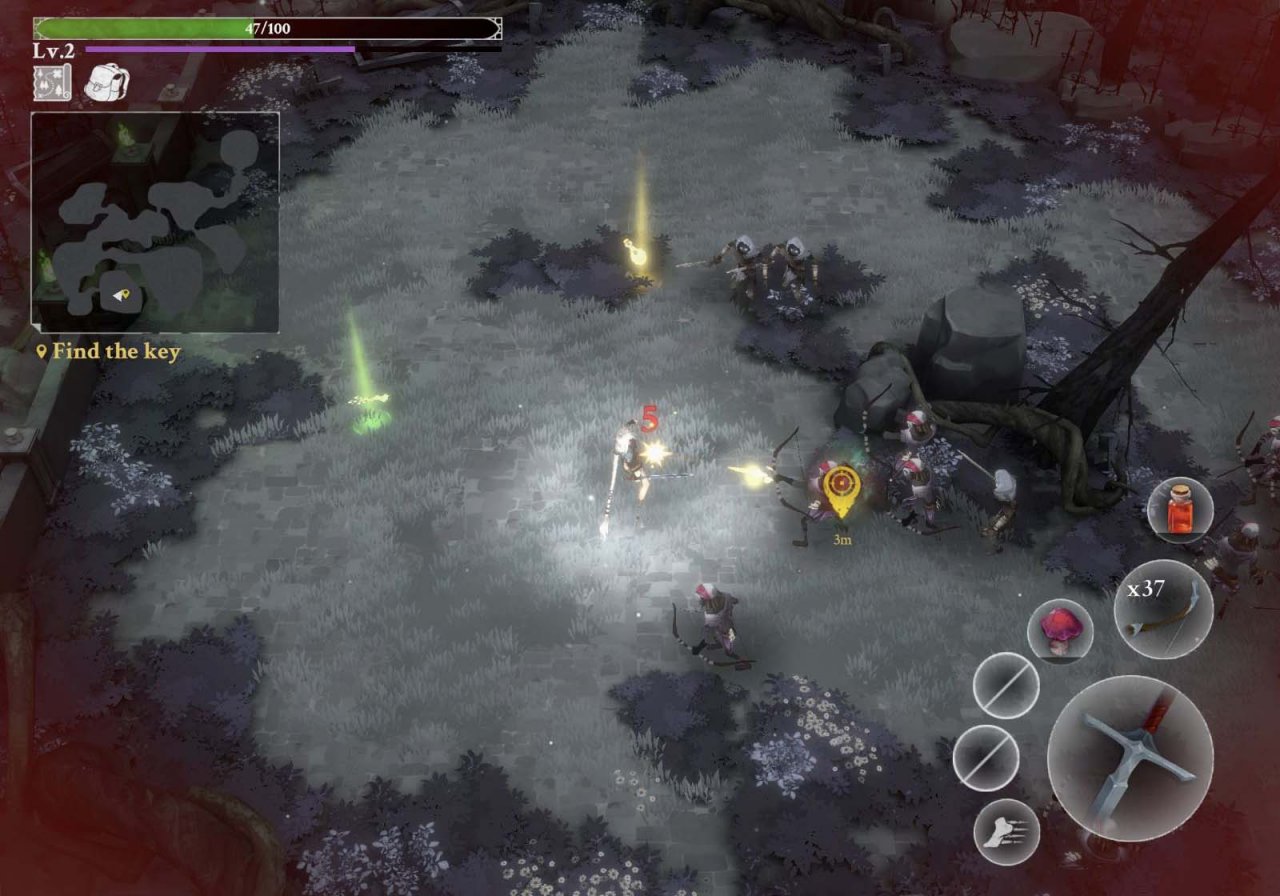
Task: Attack with the sword button
Action: [x=1130, y=757]
